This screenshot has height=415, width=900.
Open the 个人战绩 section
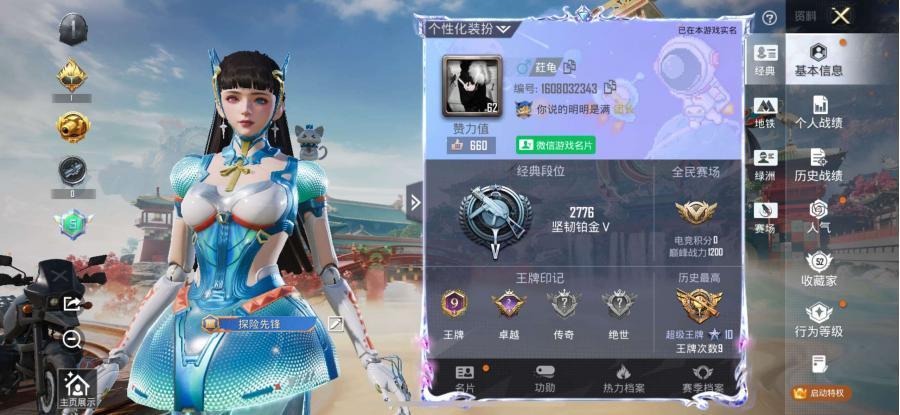[818, 112]
